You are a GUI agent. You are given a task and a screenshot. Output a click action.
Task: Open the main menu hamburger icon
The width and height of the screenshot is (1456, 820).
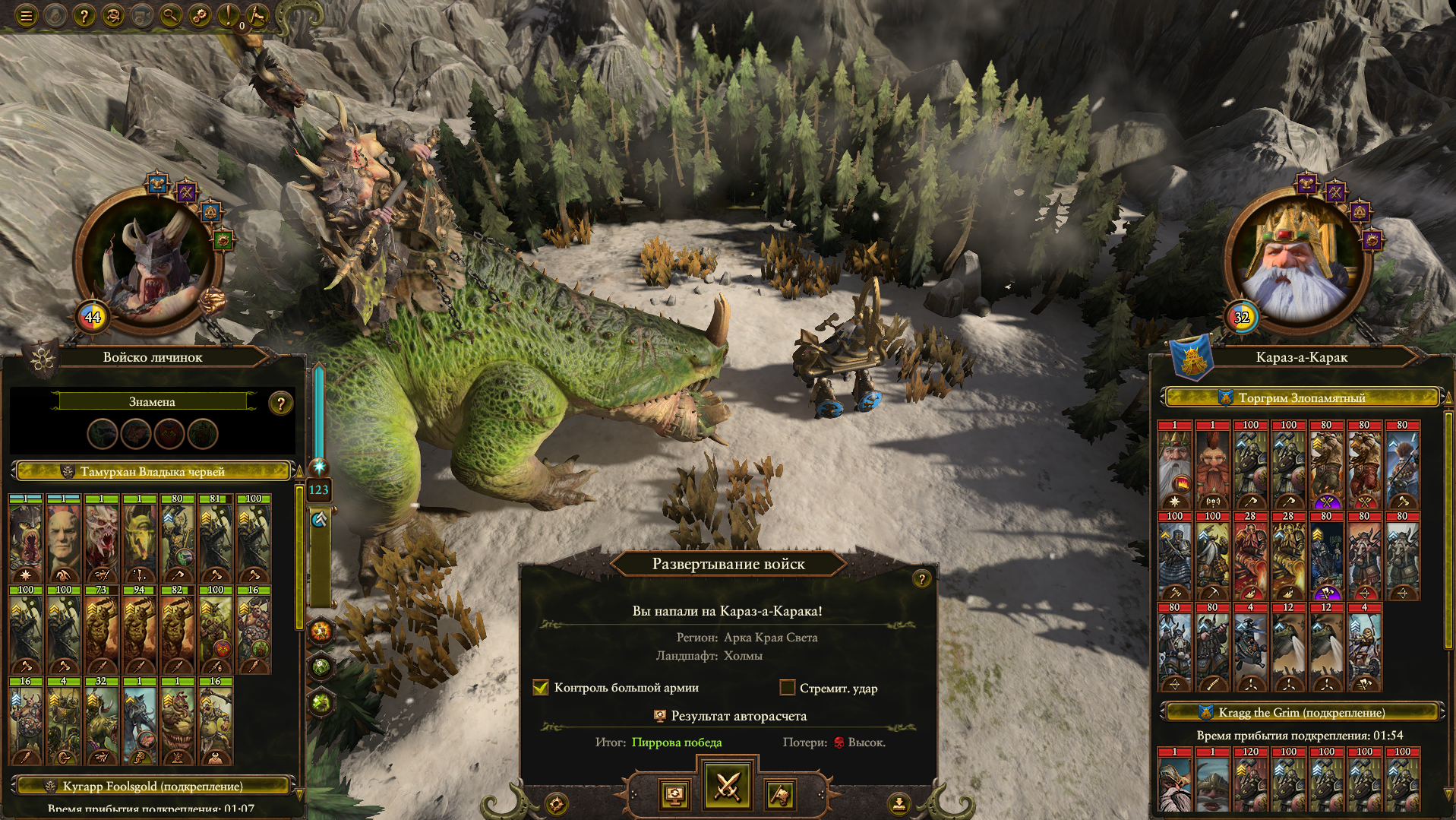point(27,15)
